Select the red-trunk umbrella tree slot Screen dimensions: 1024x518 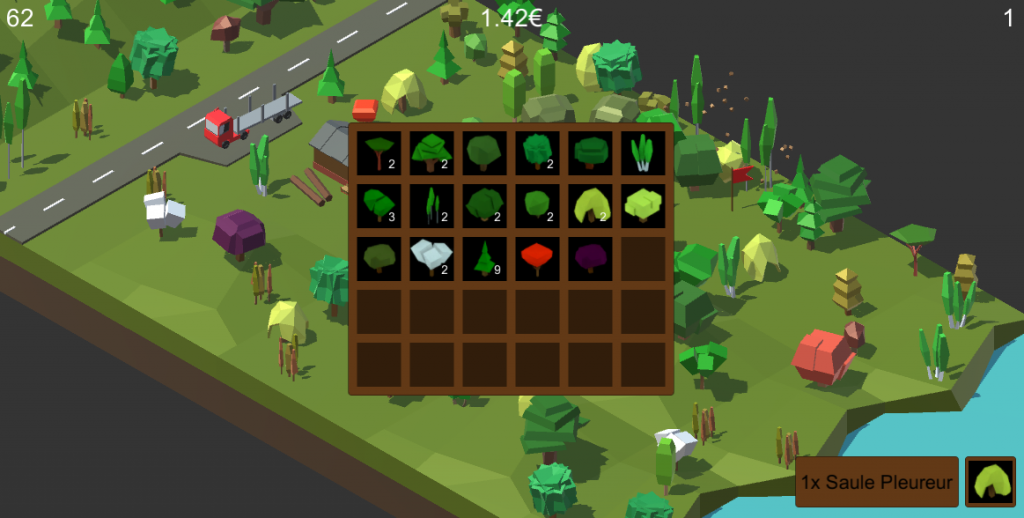coord(379,152)
